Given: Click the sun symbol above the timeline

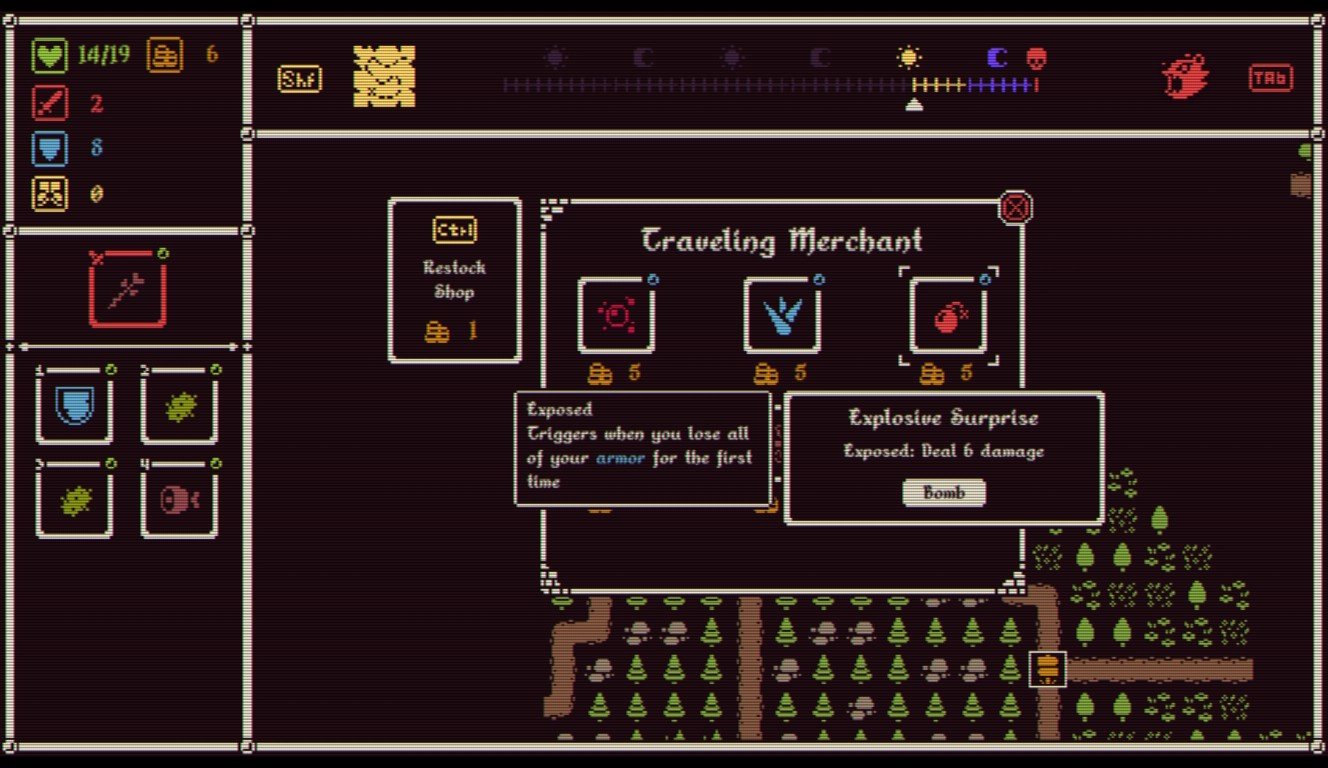Looking at the screenshot, I should pyautogui.click(x=909, y=58).
